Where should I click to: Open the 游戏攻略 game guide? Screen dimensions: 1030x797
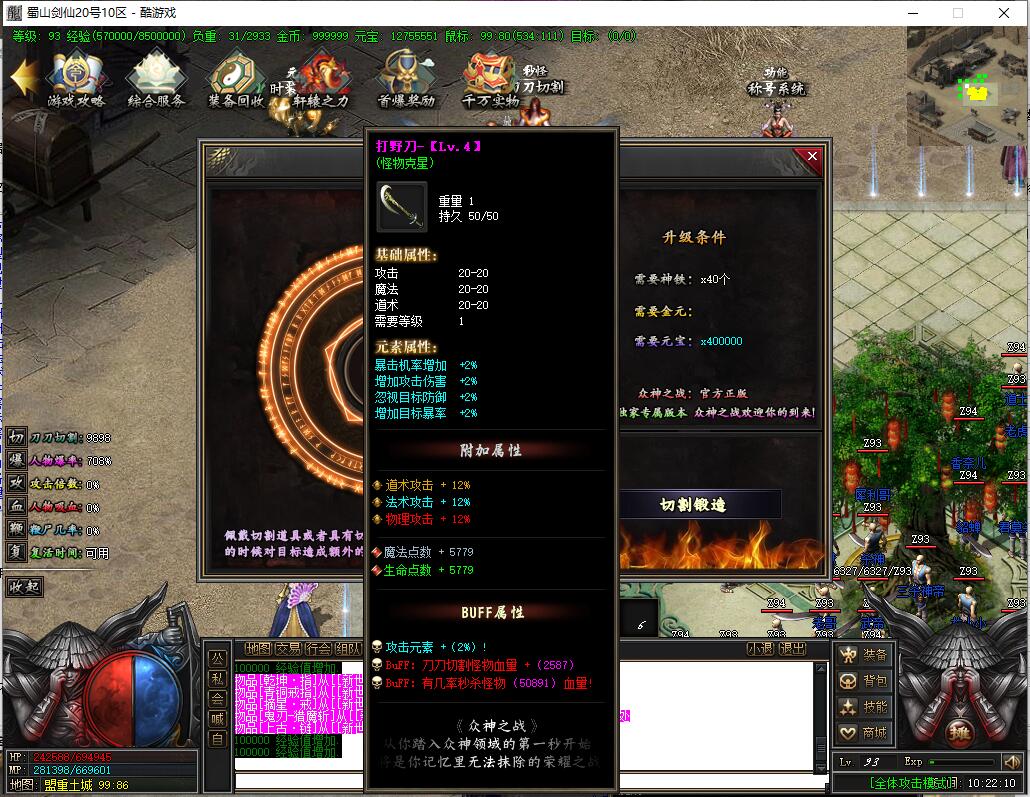pyautogui.click(x=76, y=78)
